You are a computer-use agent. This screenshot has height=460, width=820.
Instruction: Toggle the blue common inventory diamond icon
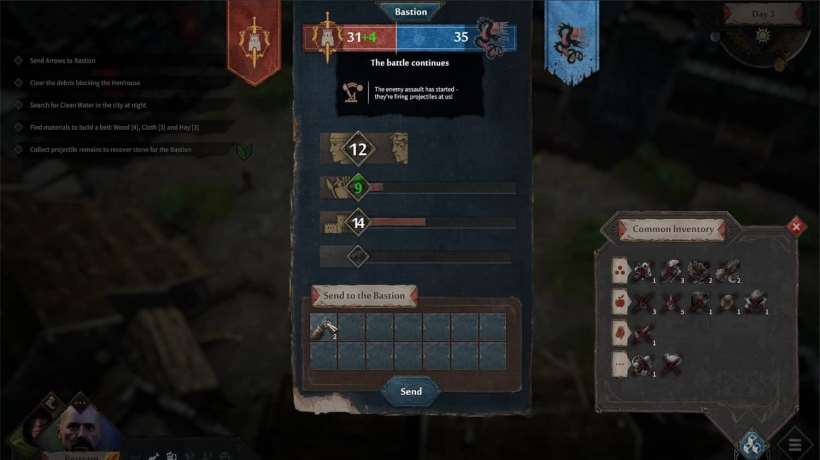(753, 443)
